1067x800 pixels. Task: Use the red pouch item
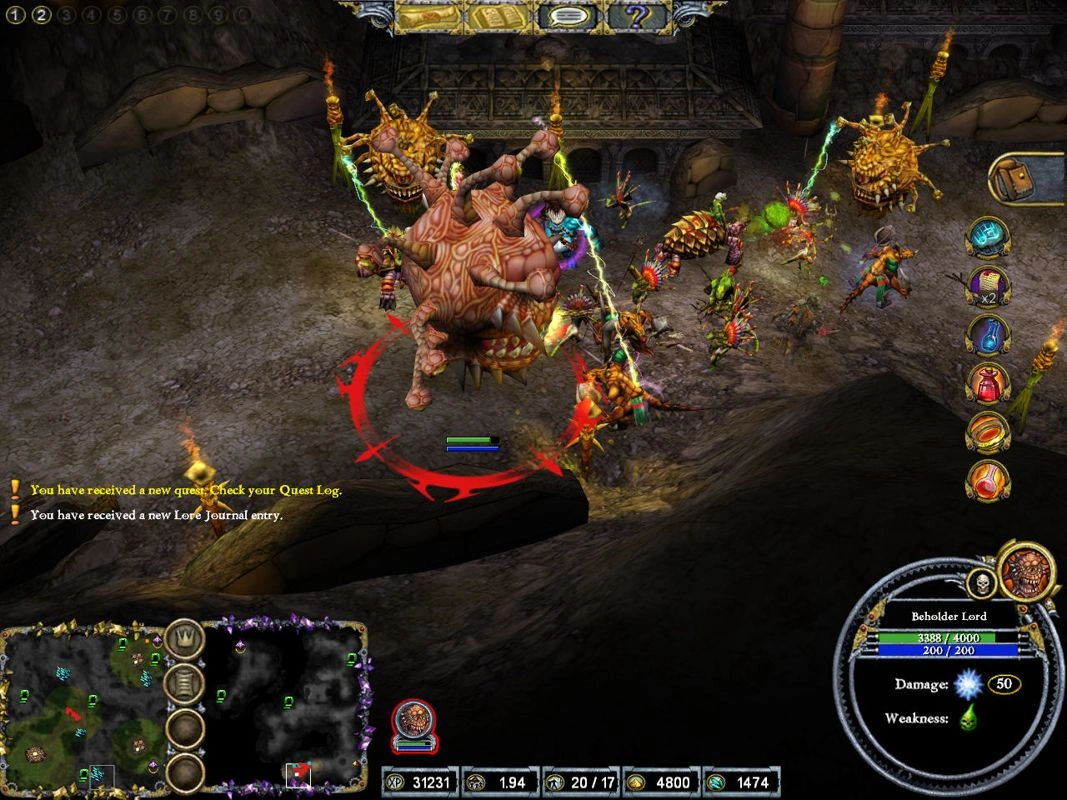[x=988, y=384]
